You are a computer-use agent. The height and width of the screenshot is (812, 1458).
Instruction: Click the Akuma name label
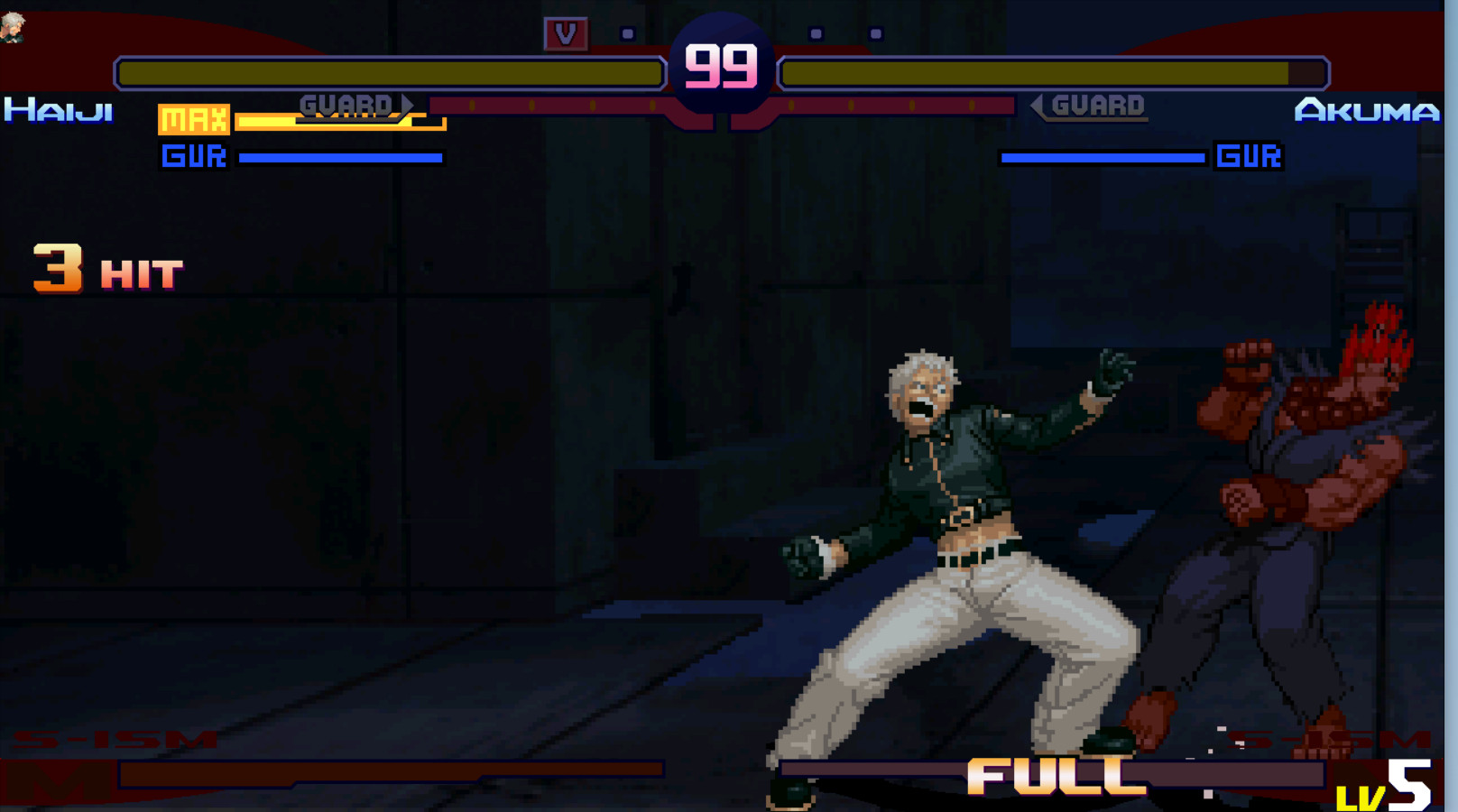(x=1365, y=111)
